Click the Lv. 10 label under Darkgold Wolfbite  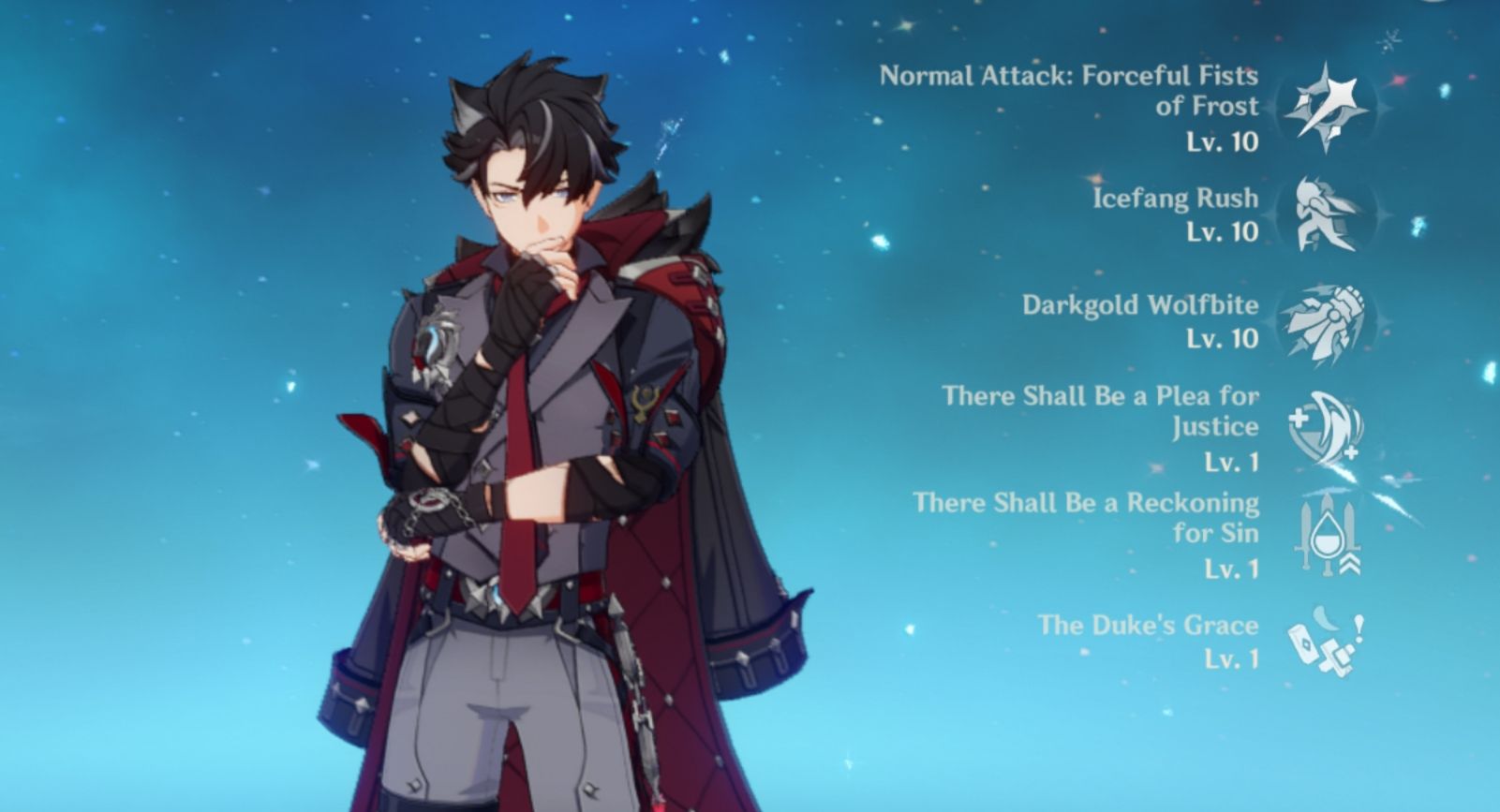pyautogui.click(x=1225, y=340)
